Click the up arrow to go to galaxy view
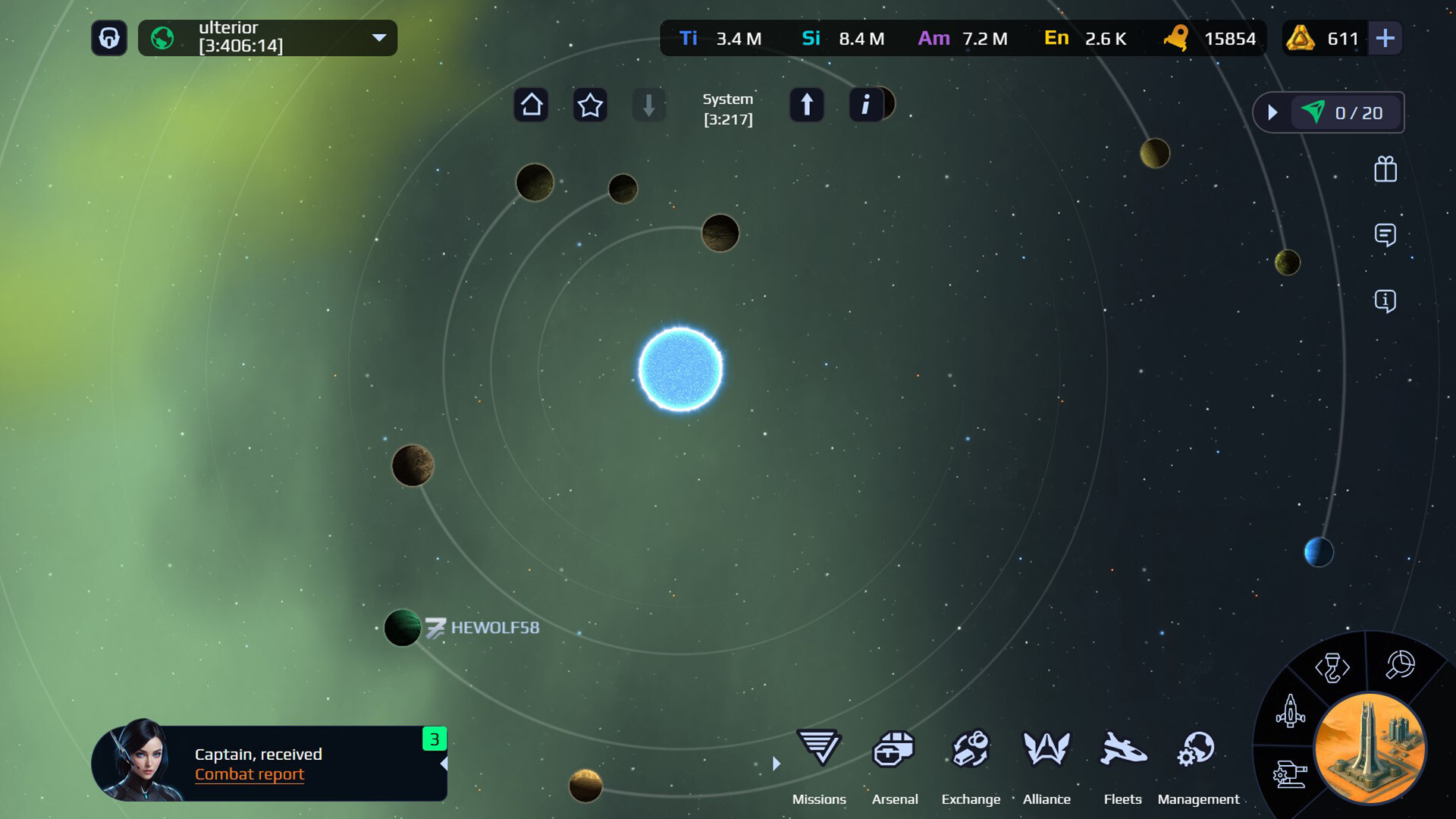This screenshot has width=1456, height=819. coord(807,105)
